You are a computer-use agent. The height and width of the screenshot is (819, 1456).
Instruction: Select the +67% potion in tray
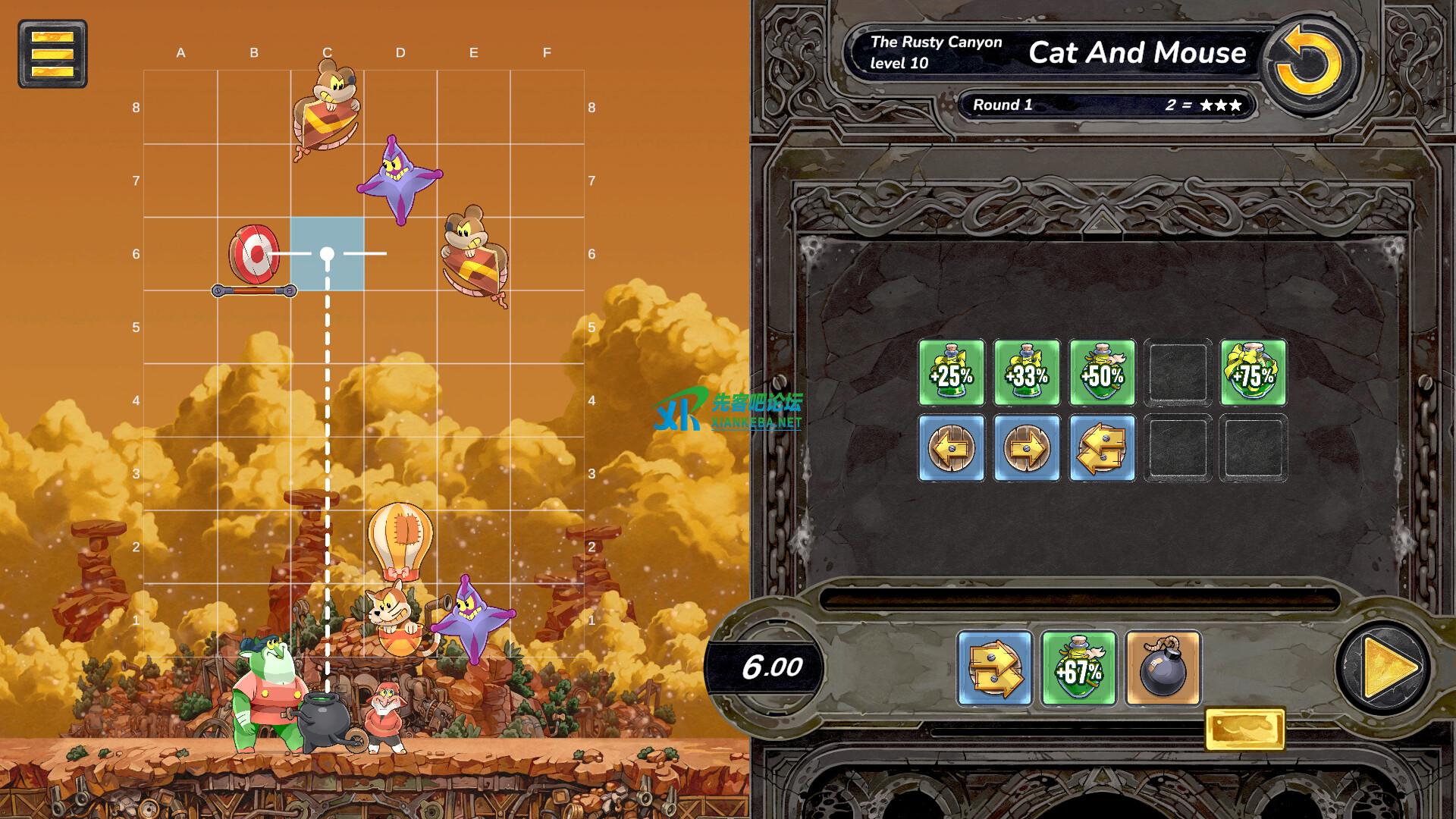[x=1078, y=669]
